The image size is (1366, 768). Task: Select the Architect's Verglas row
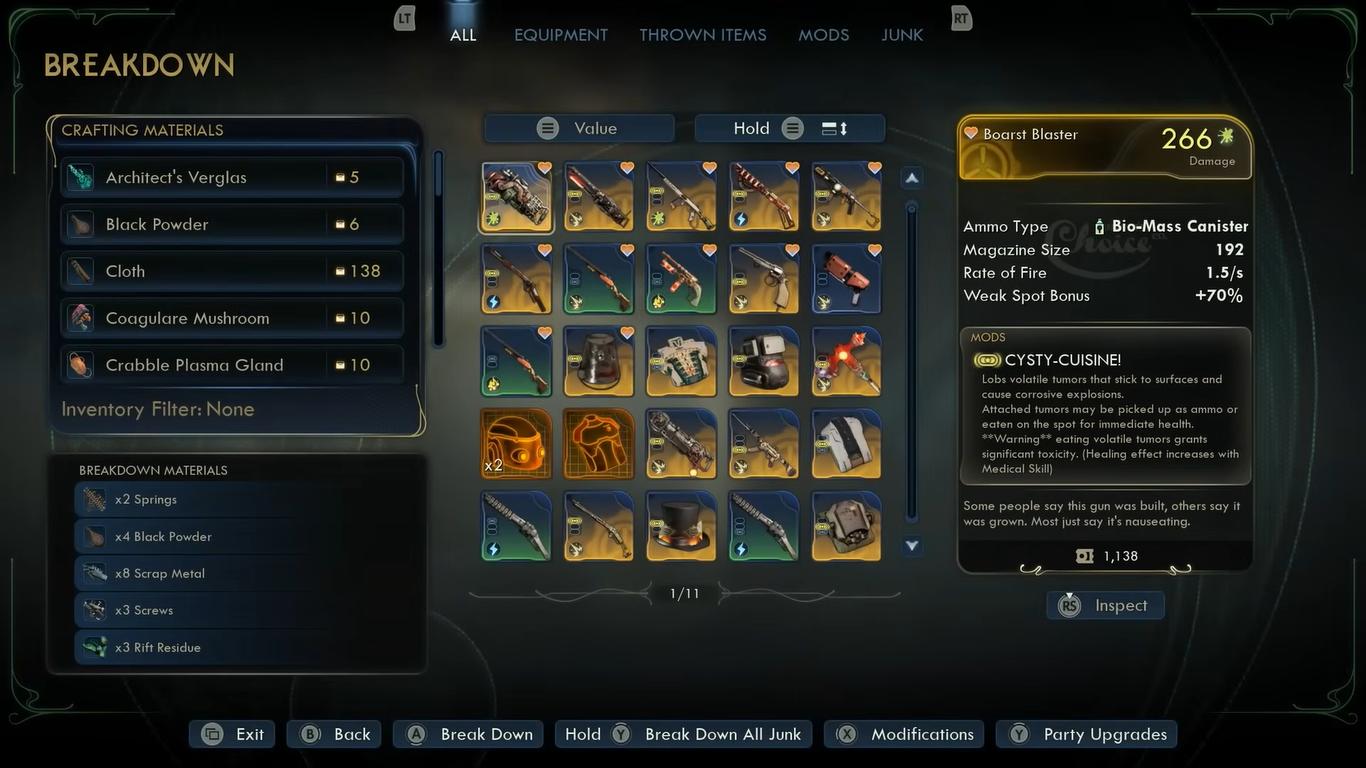pos(232,177)
